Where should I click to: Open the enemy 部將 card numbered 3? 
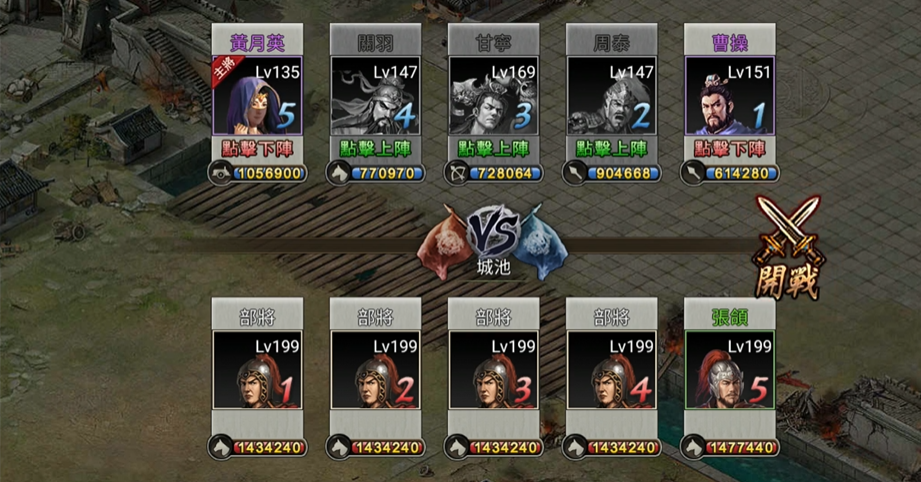493,370
